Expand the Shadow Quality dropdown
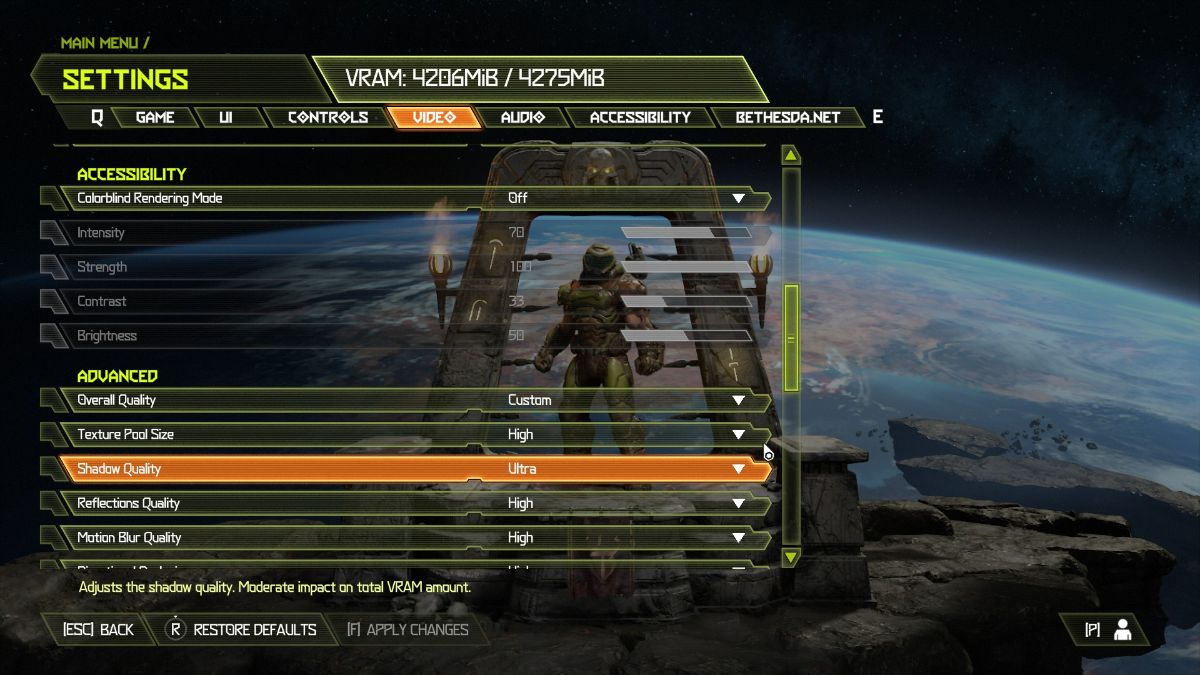The height and width of the screenshot is (675, 1200). 738,468
